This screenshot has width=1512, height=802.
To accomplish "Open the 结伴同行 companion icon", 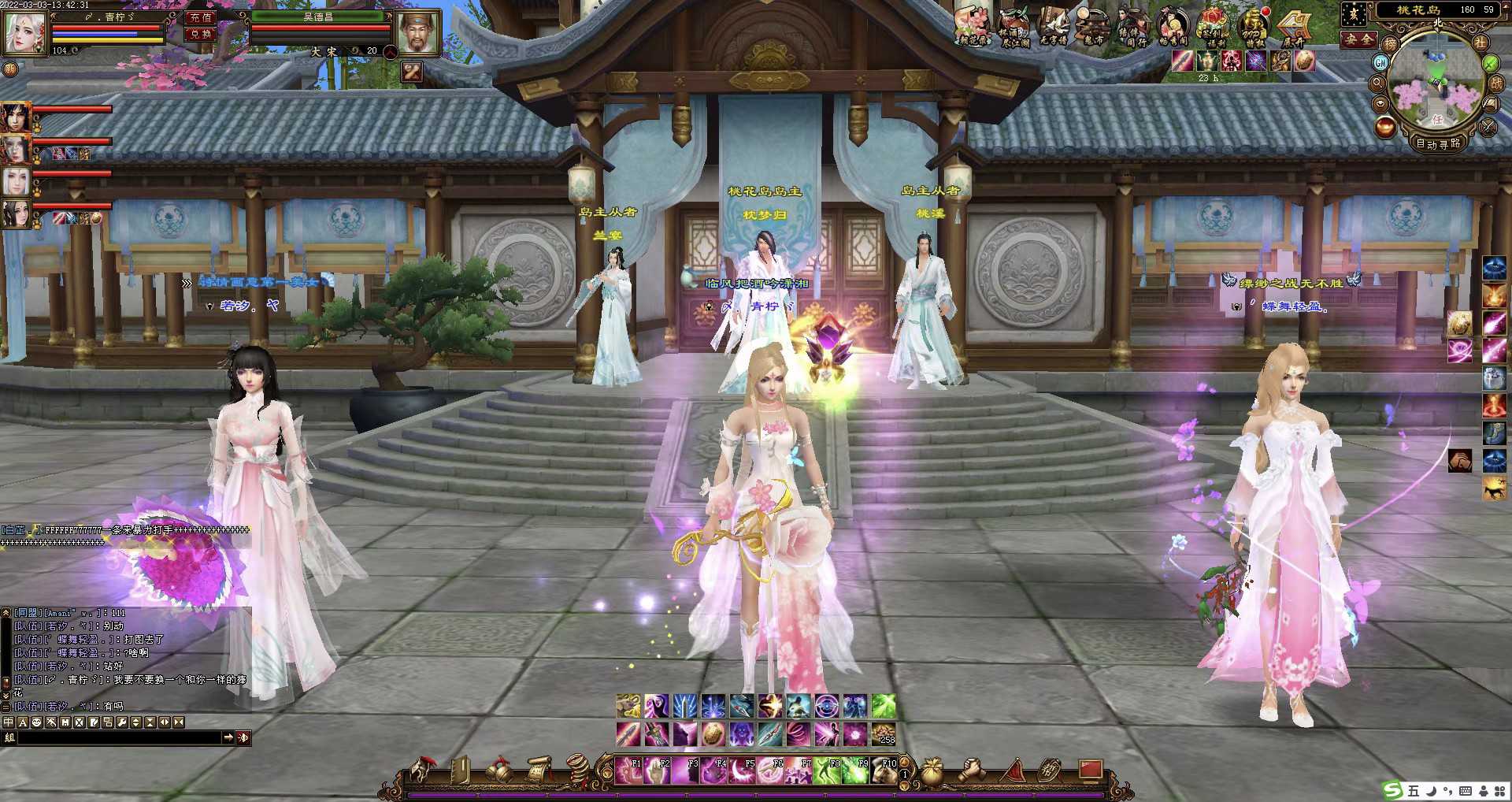I will click(1134, 25).
